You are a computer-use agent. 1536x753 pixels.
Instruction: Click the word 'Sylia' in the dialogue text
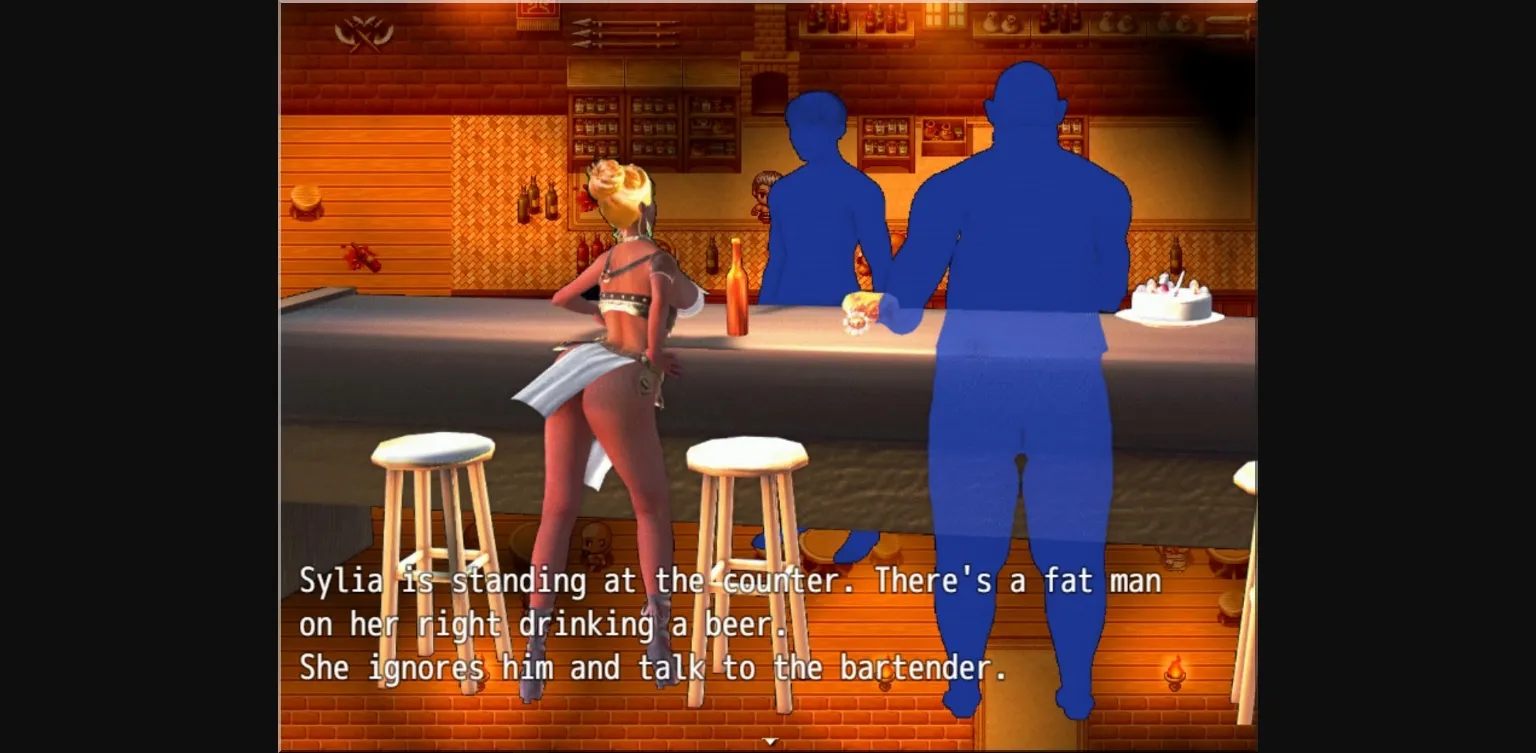click(340, 580)
